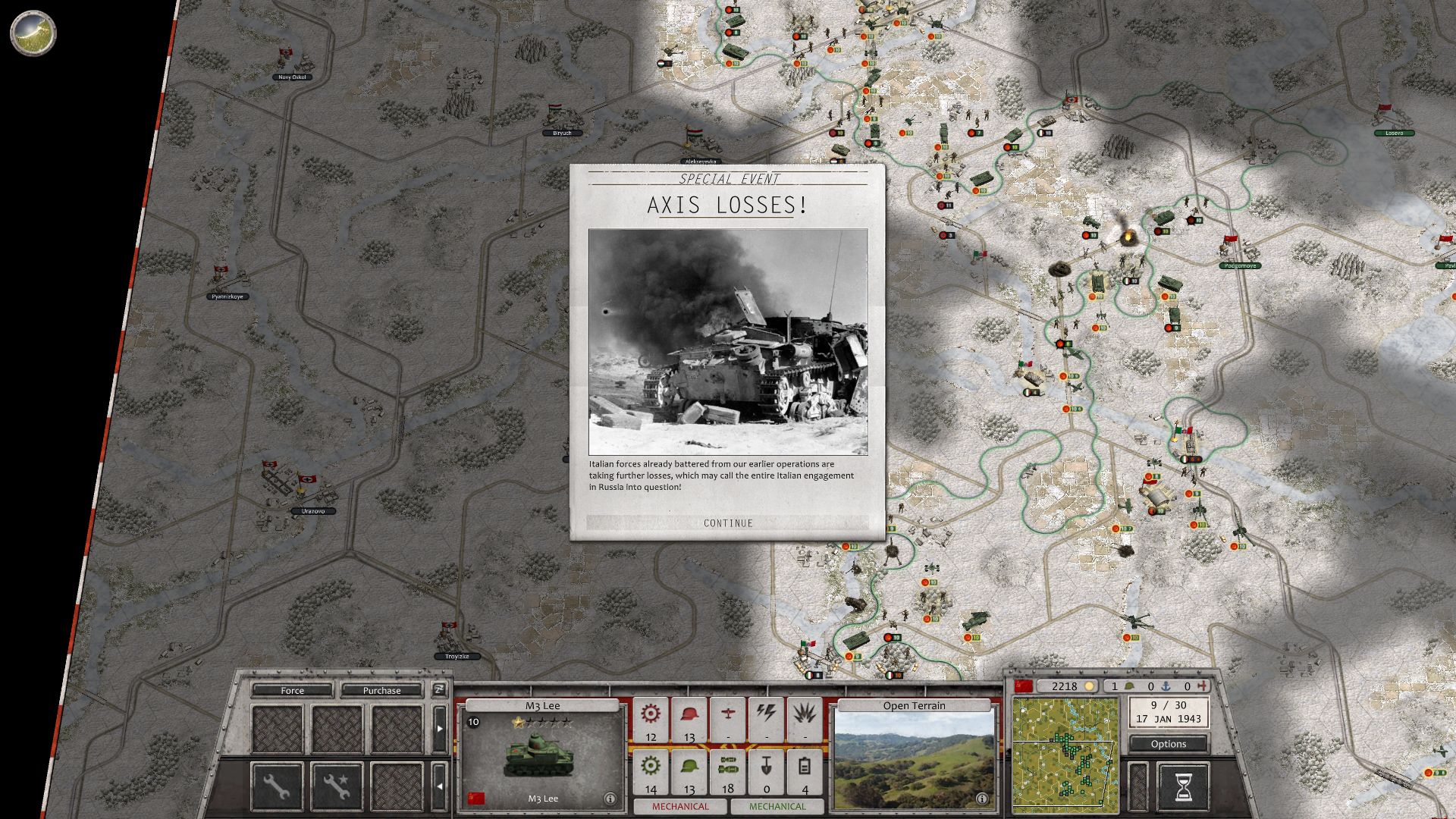Continue past the Axis Losses event
The image size is (1456, 819).
pyautogui.click(x=728, y=523)
